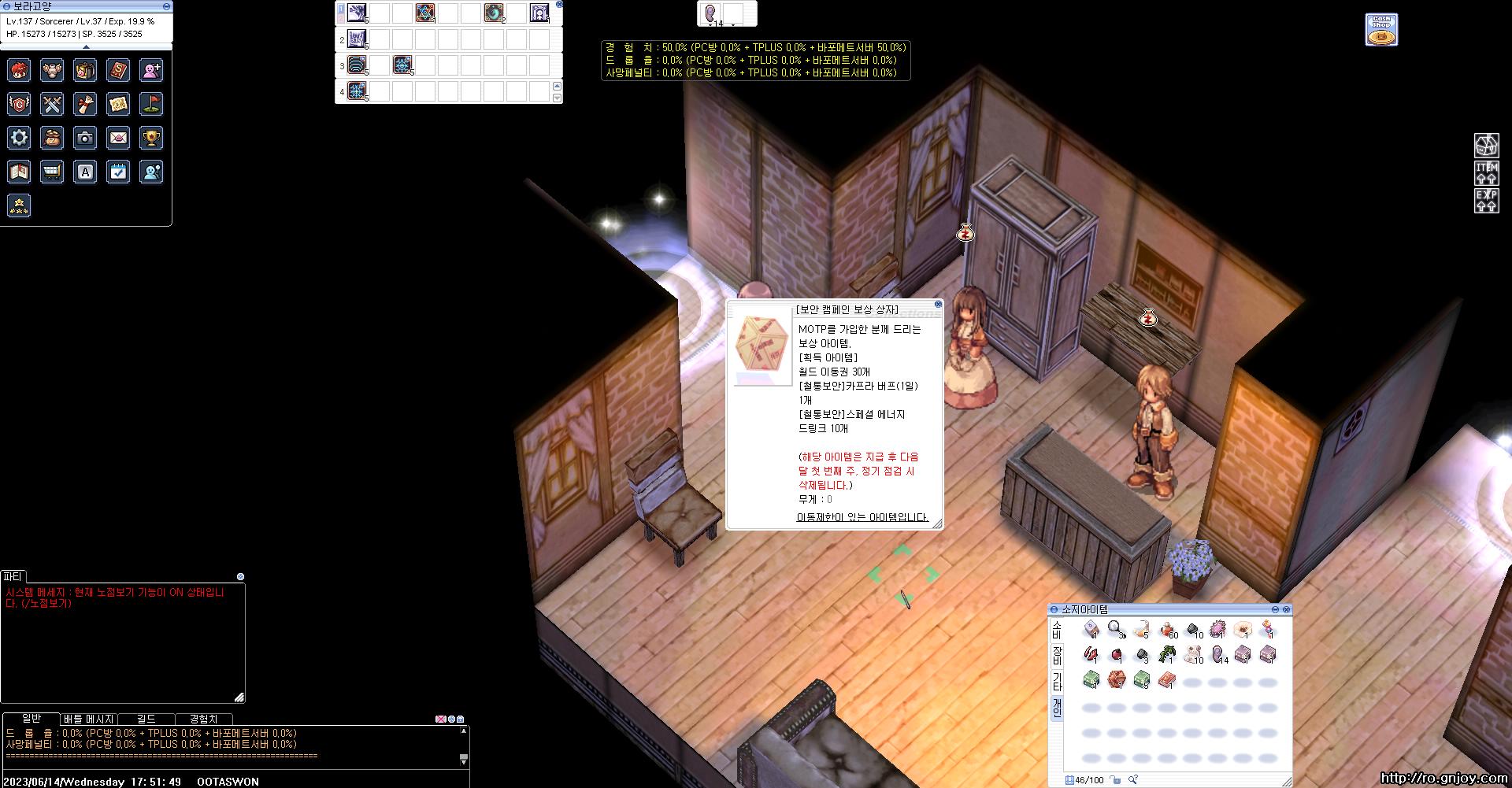This screenshot has width=1512, height=788.
Task: Open the guild shield icon
Action: point(19,104)
